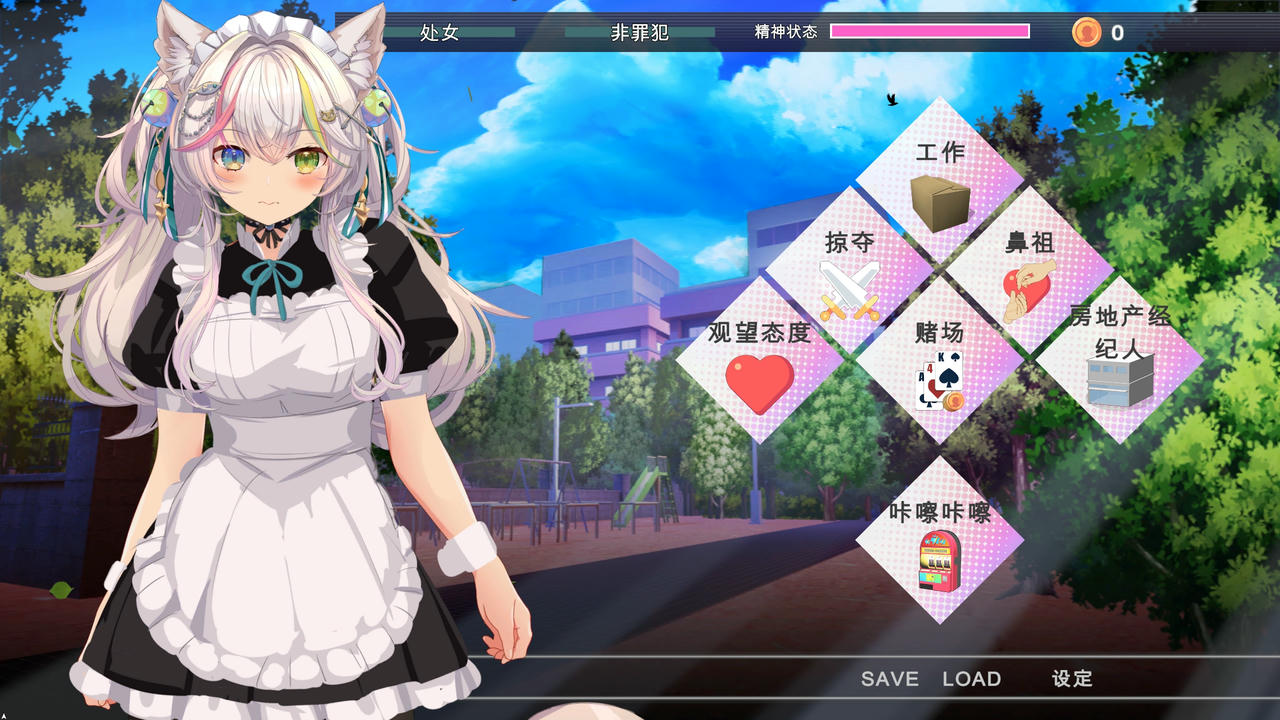The image size is (1280, 720).
Task: Click the LOAD button
Action: coord(971,679)
